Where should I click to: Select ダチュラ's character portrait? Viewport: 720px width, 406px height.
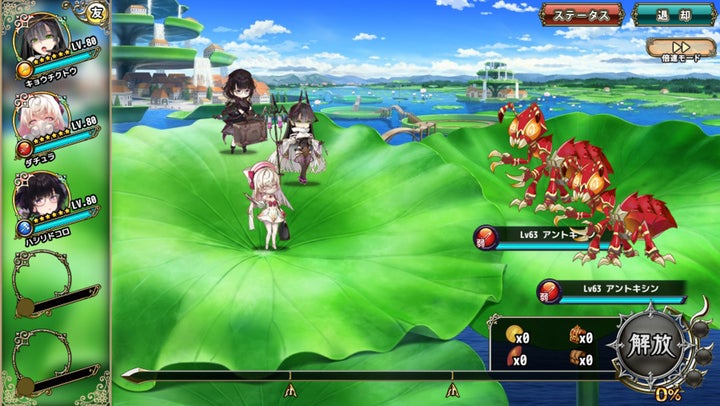pyautogui.click(x=40, y=121)
